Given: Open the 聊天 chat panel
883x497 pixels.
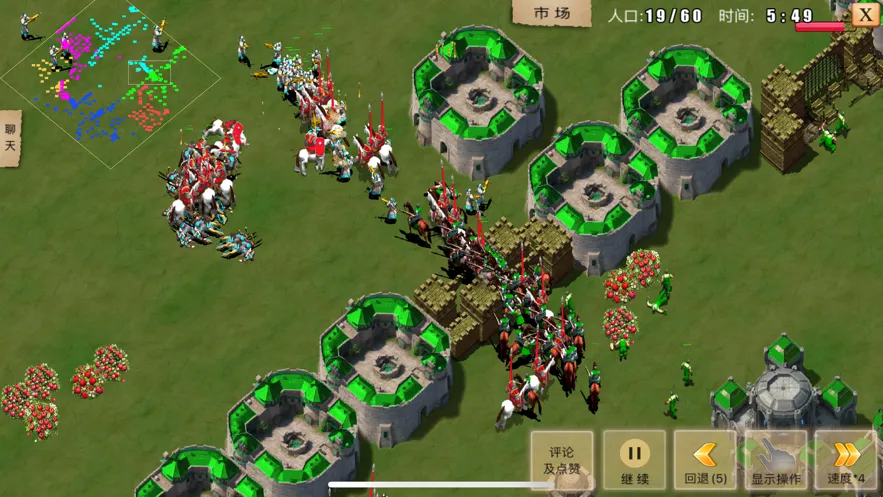Looking at the screenshot, I should [10, 138].
